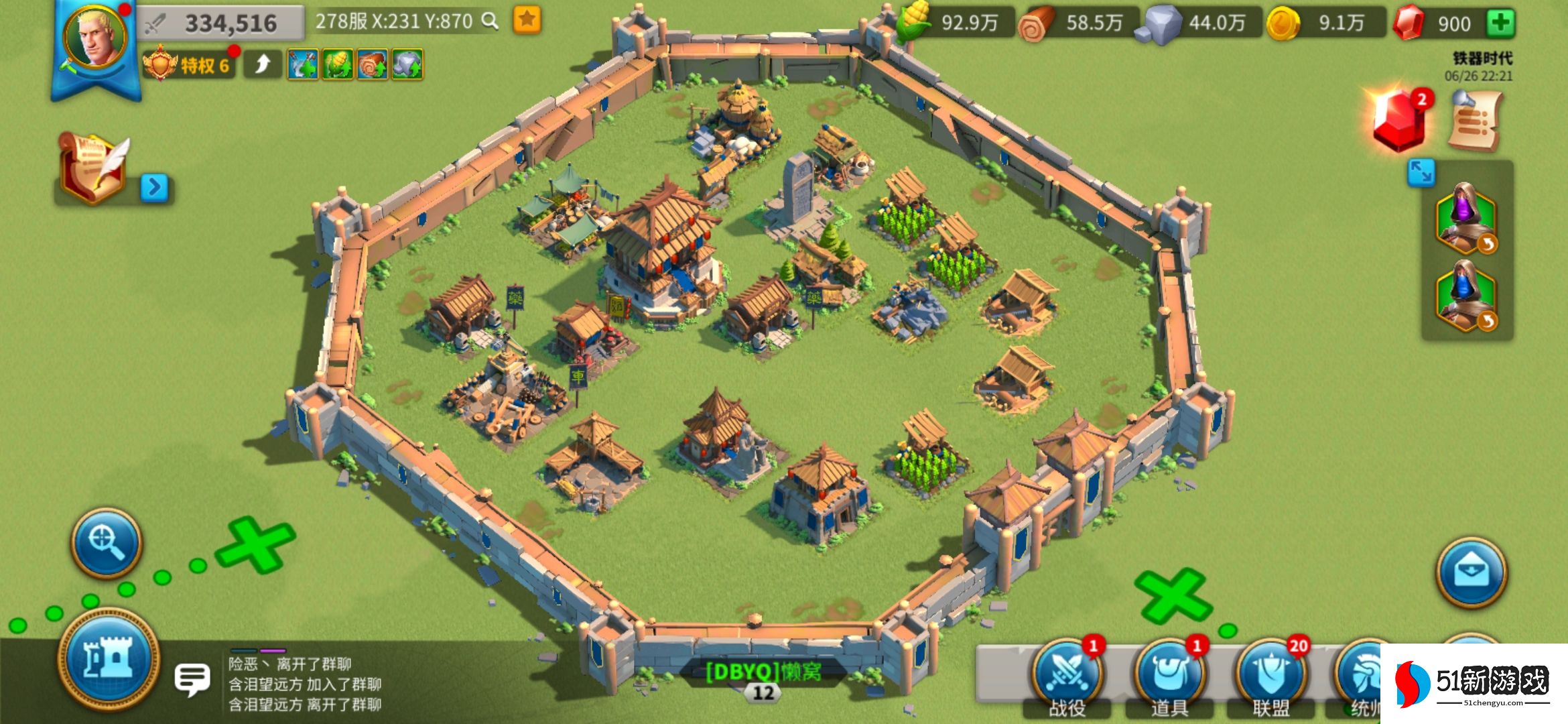The width and height of the screenshot is (1568, 724).
Task: Collapse the side panel with blue arrows button
Action: (x=1421, y=173)
